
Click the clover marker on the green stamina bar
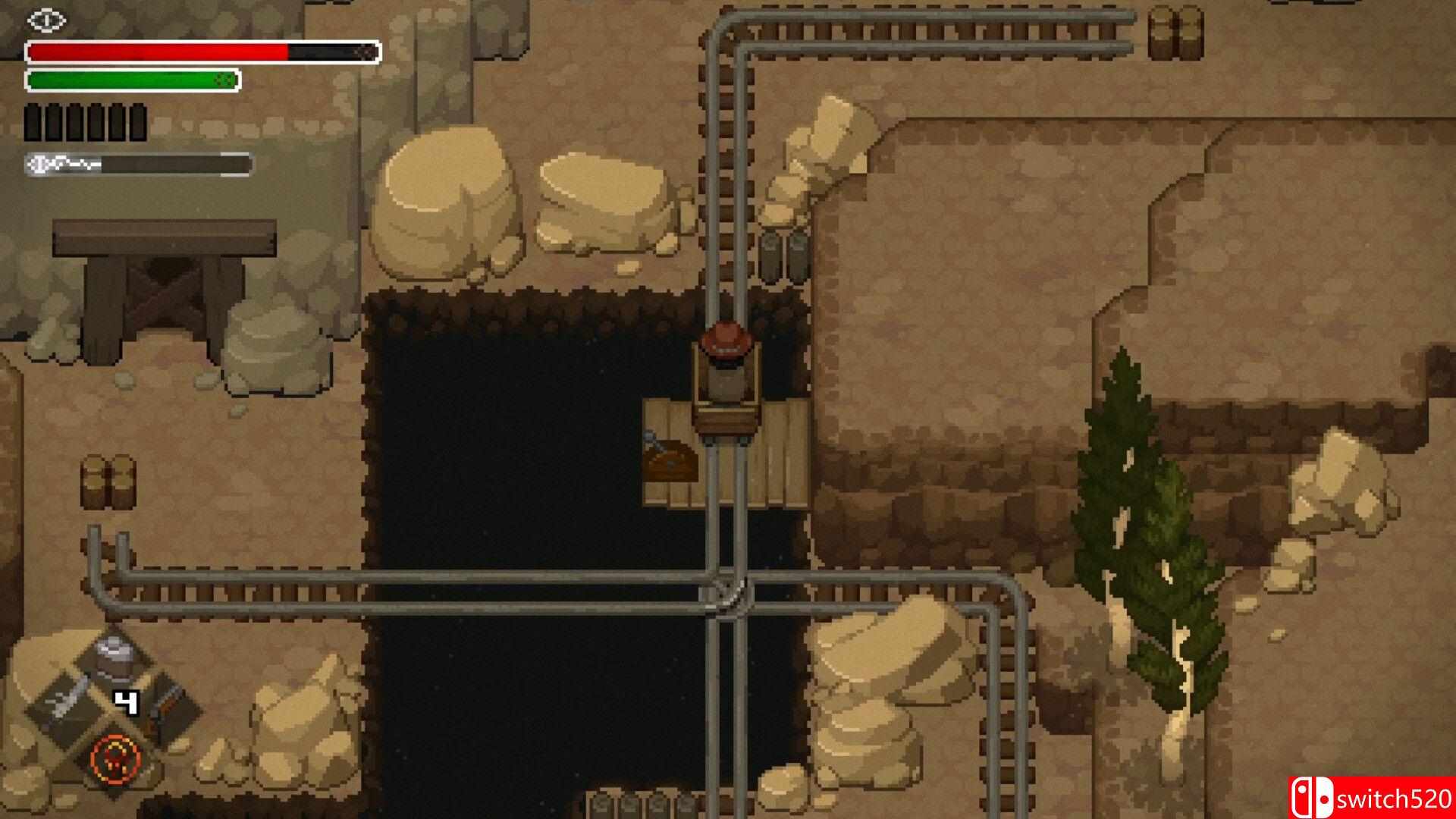pos(224,80)
